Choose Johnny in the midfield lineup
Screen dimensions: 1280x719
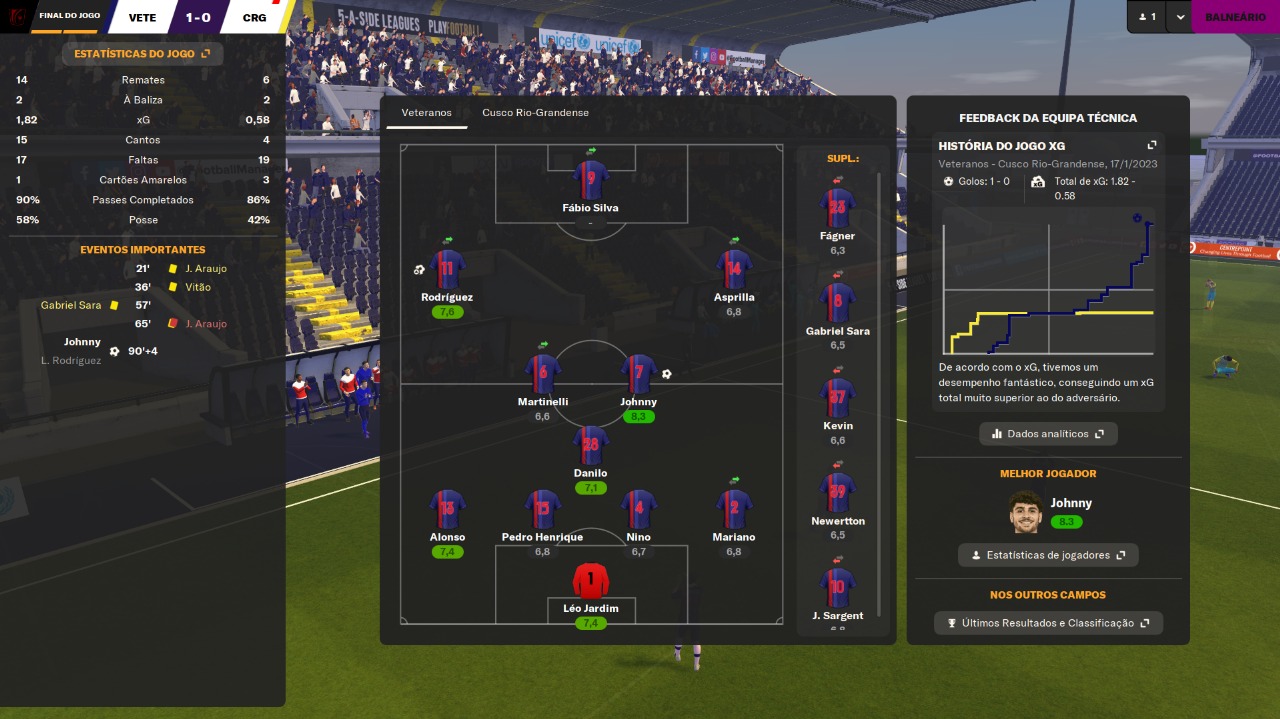(x=638, y=374)
